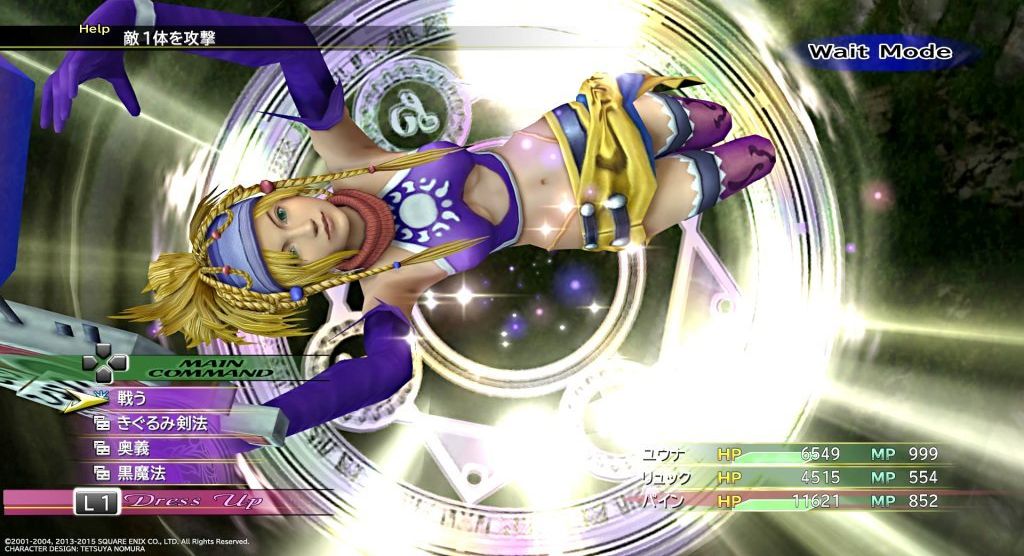Select リュック in the party list
Image resolution: width=1024 pixels, height=556 pixels.
666,477
